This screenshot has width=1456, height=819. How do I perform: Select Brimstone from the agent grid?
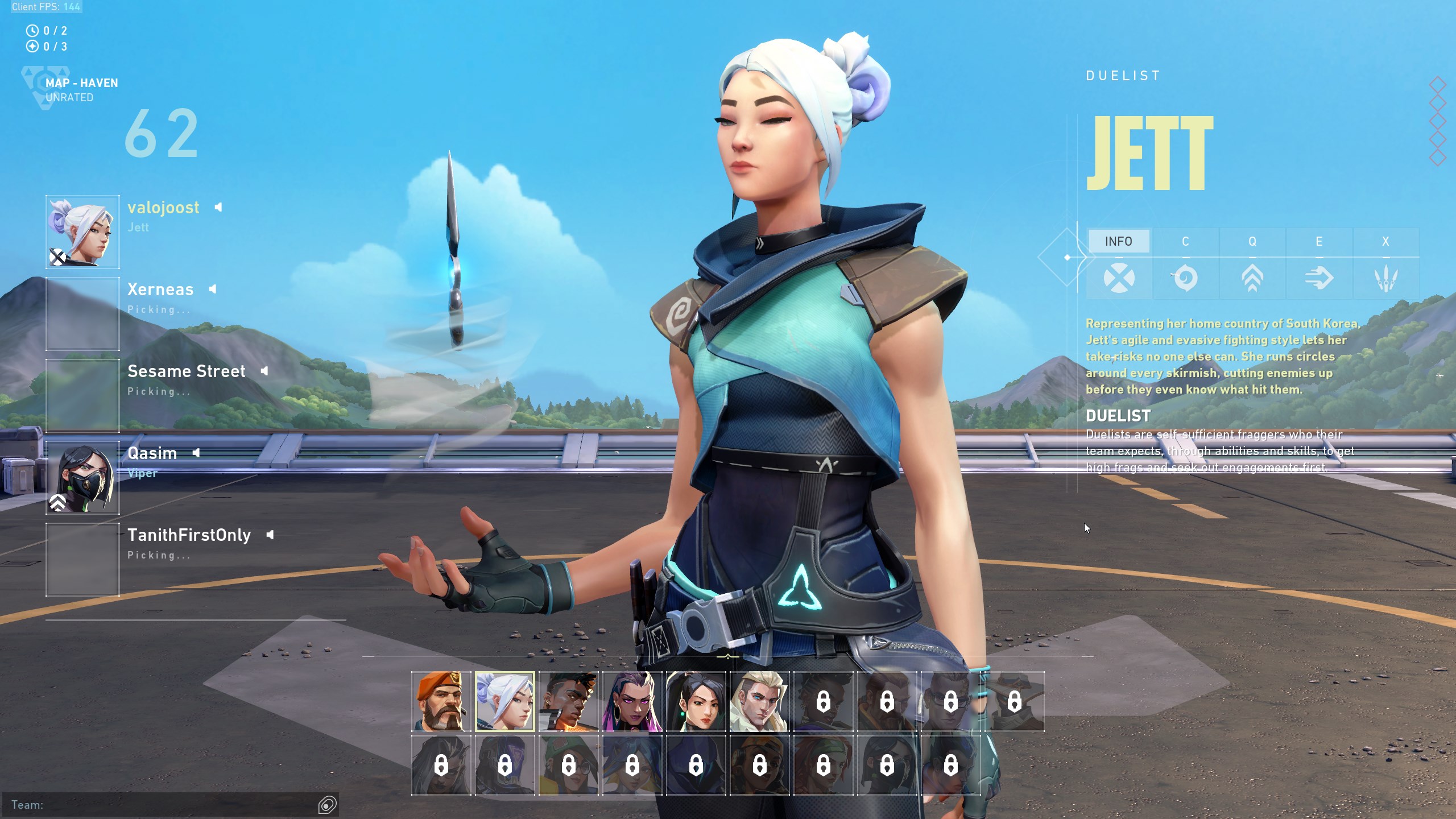pyautogui.click(x=441, y=701)
